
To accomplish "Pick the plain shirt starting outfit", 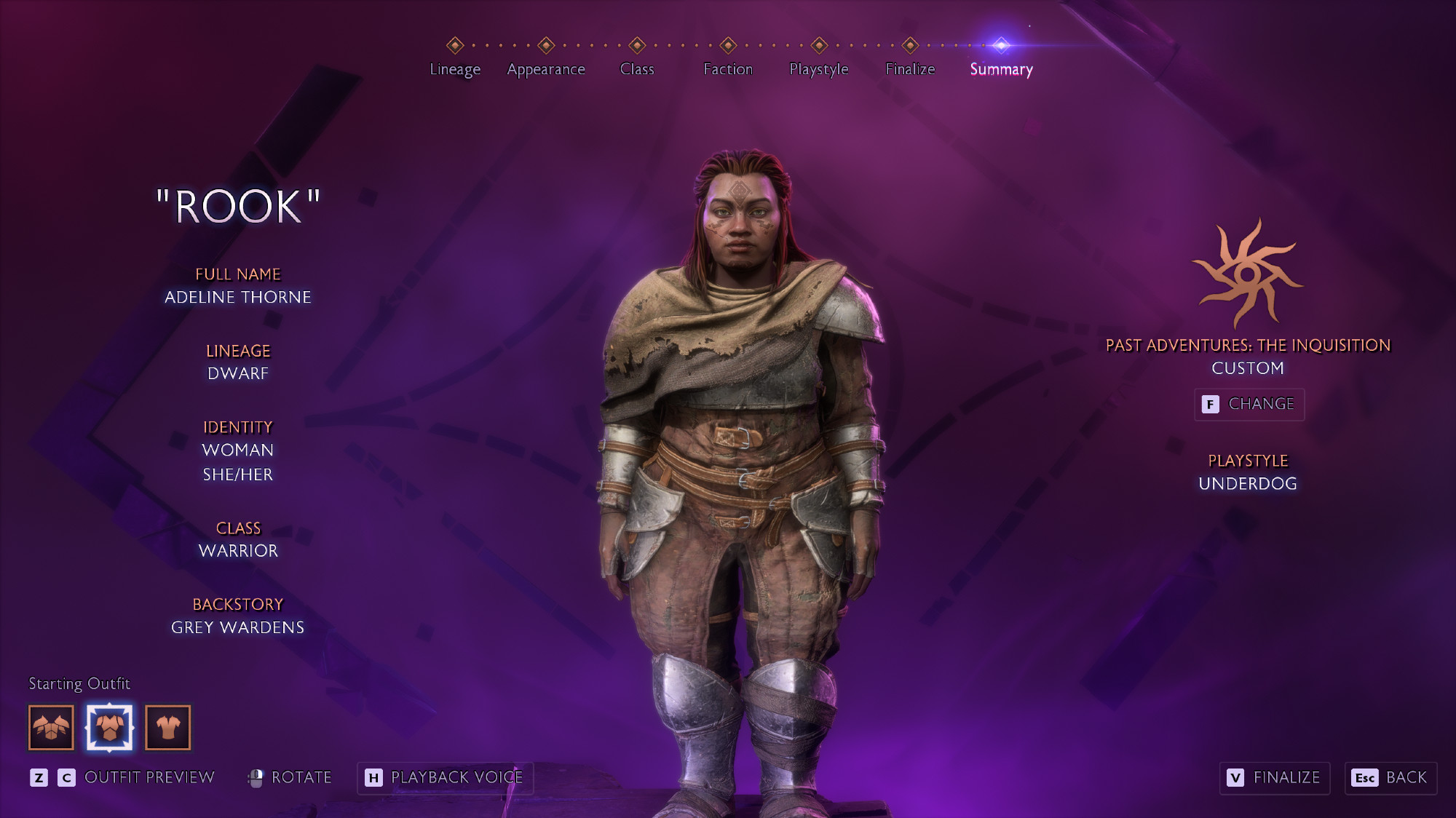I will click(168, 727).
